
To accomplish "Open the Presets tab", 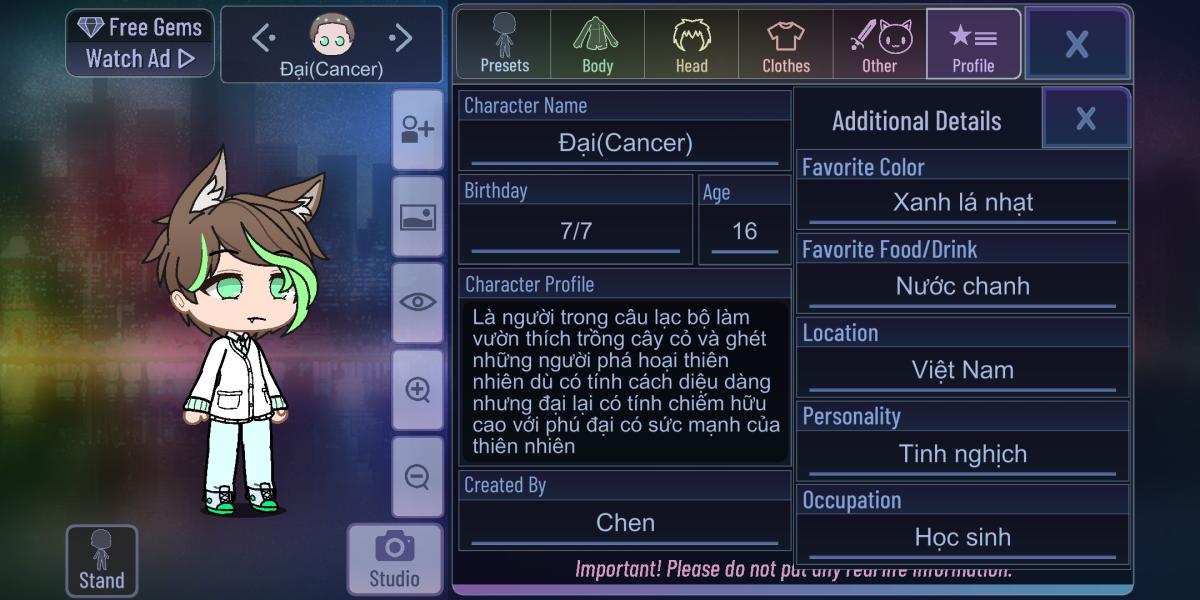I will pyautogui.click(x=504, y=45).
